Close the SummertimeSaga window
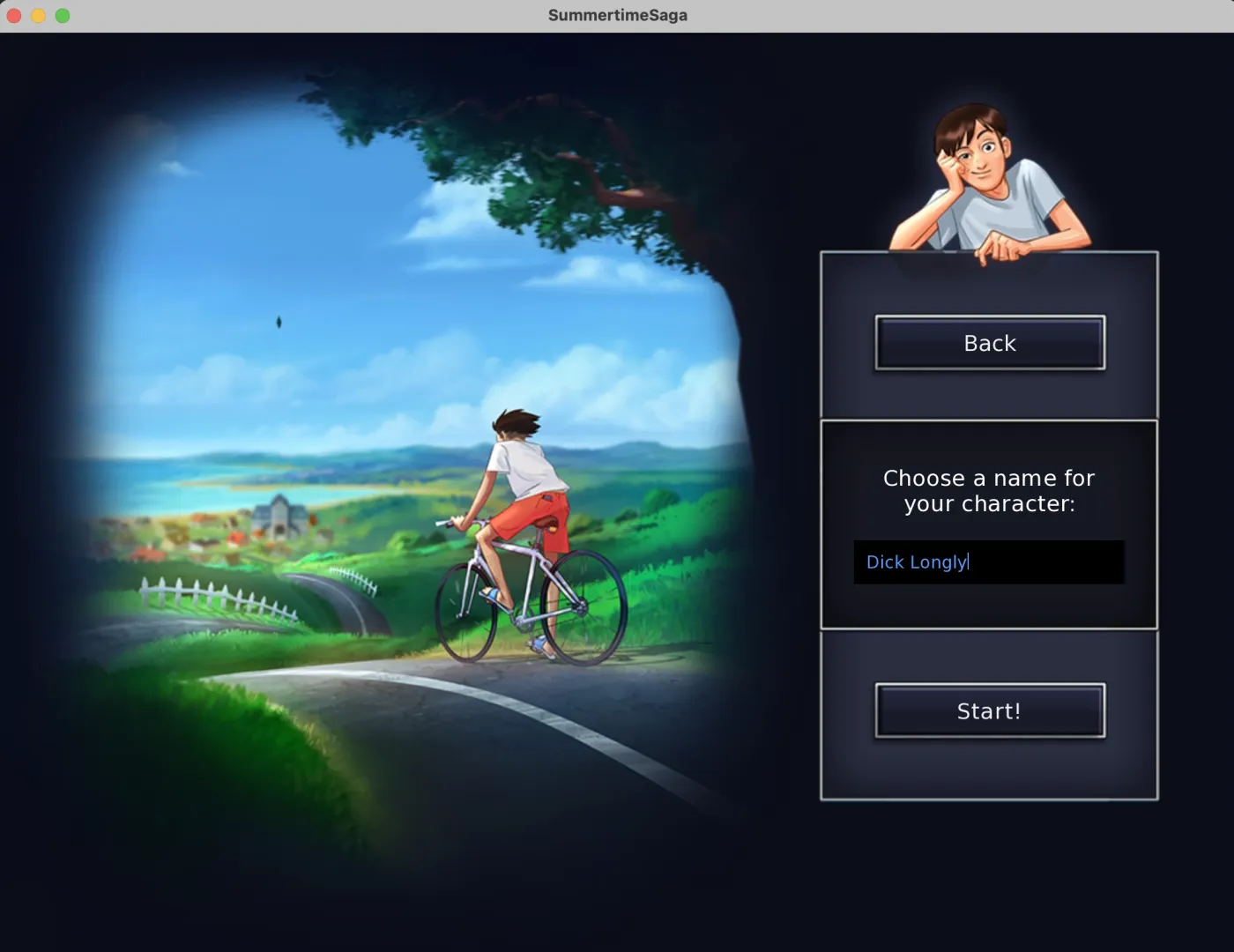This screenshot has width=1234, height=952. tap(14, 15)
